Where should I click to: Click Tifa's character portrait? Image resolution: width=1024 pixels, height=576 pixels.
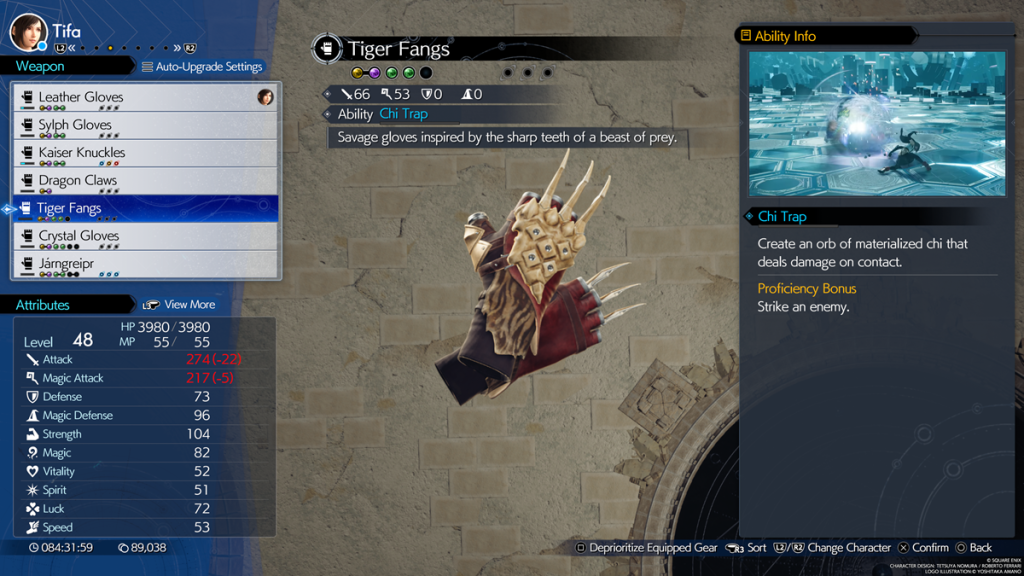click(x=28, y=32)
